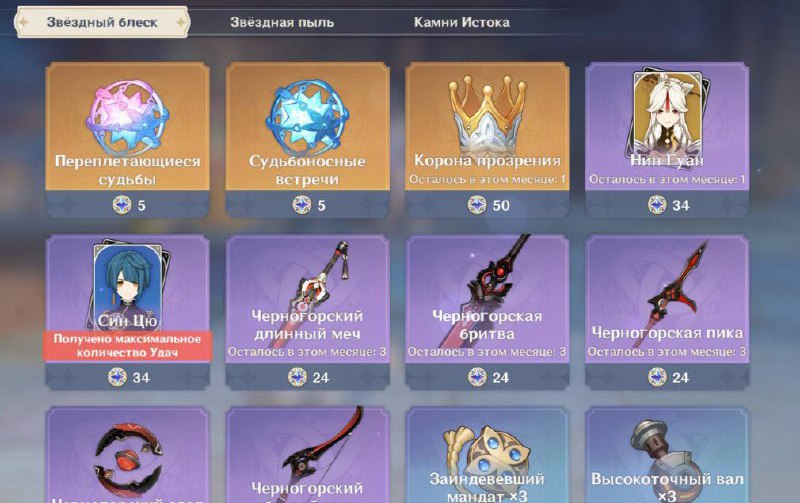Show the Камни Истока tab
The image size is (800, 503).
(461, 22)
